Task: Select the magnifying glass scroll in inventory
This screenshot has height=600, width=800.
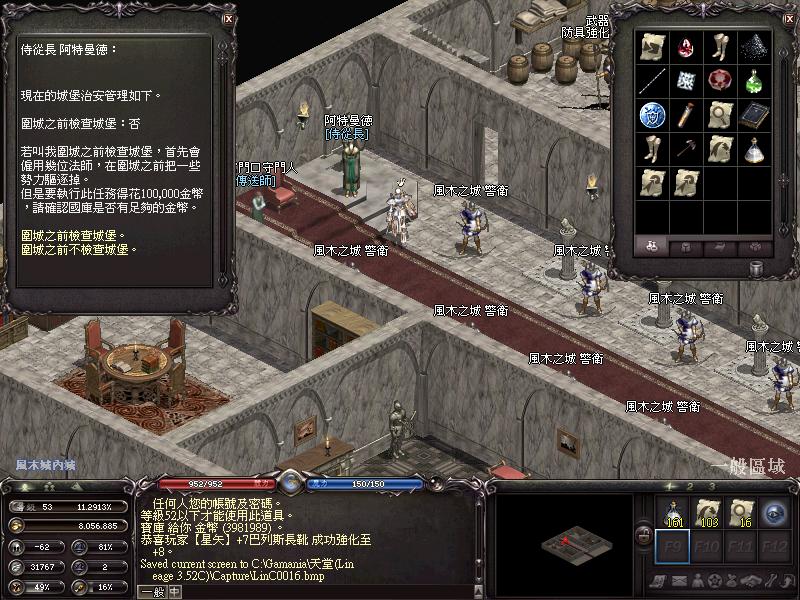Action: pyautogui.click(x=719, y=114)
